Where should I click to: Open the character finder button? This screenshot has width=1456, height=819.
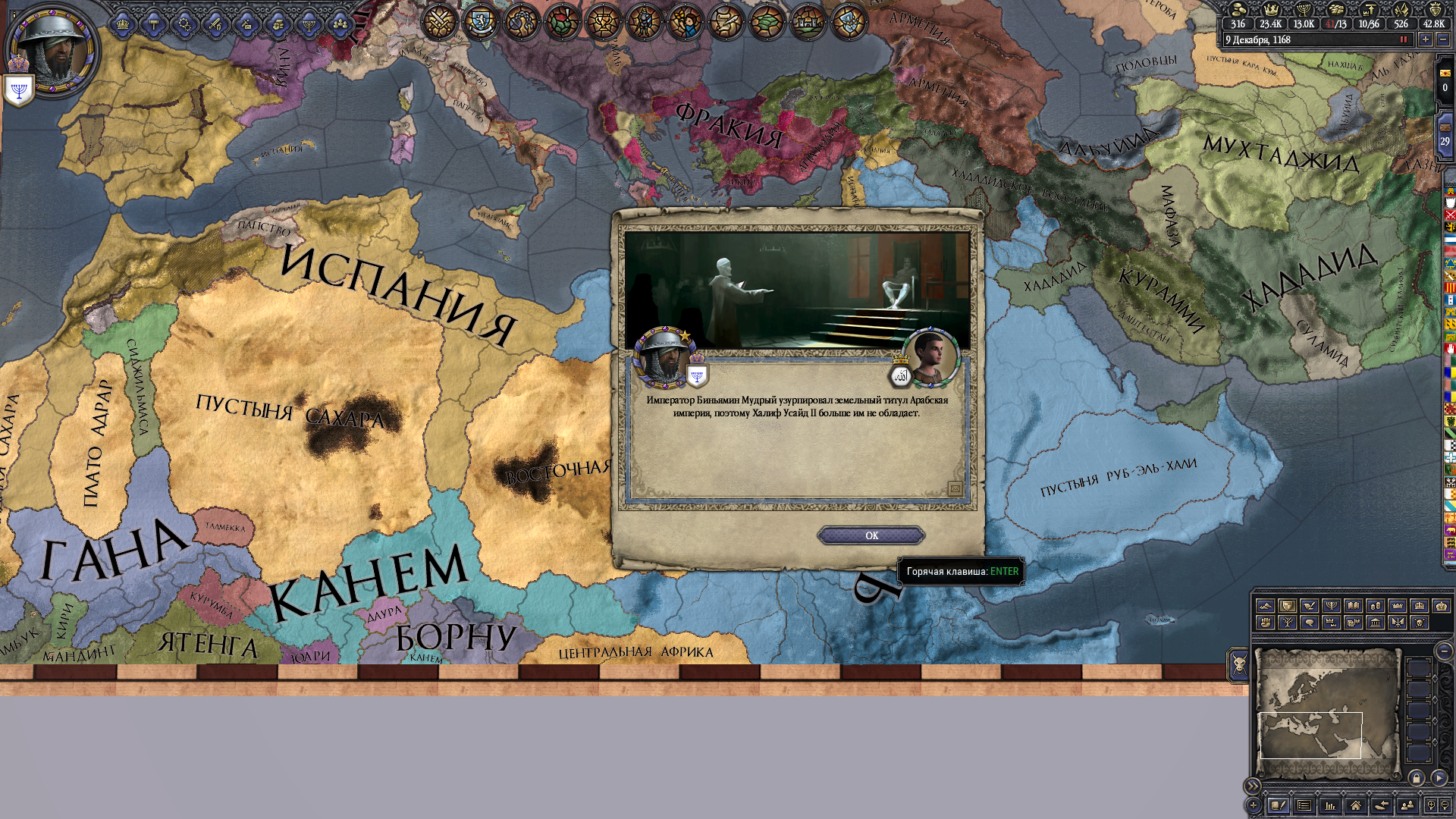[1407, 805]
